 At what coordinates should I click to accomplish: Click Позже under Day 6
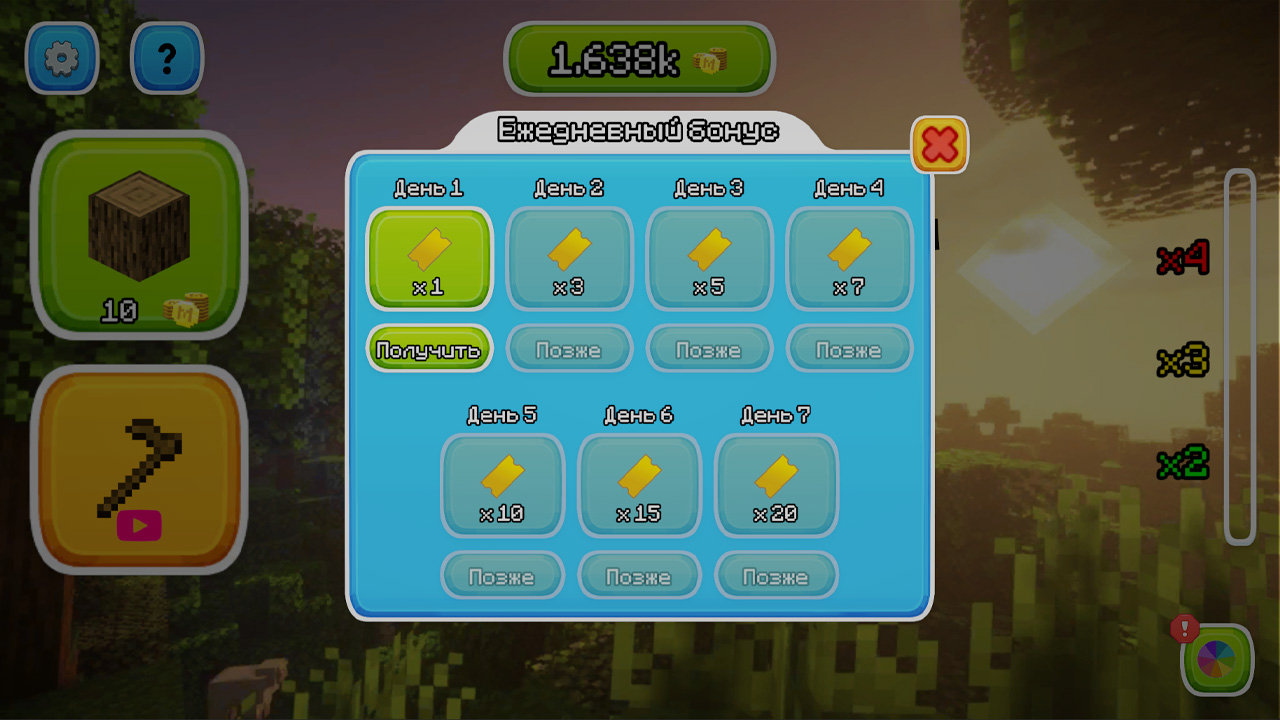(639, 576)
